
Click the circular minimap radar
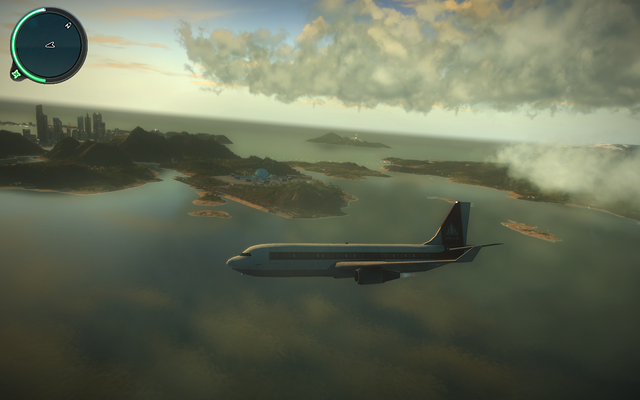(x=48, y=45)
